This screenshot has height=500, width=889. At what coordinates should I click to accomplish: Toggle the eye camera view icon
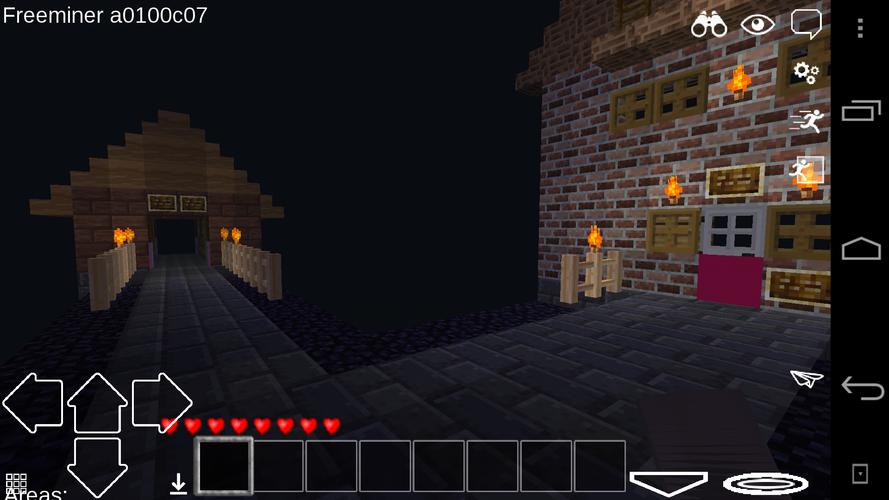[x=757, y=25]
